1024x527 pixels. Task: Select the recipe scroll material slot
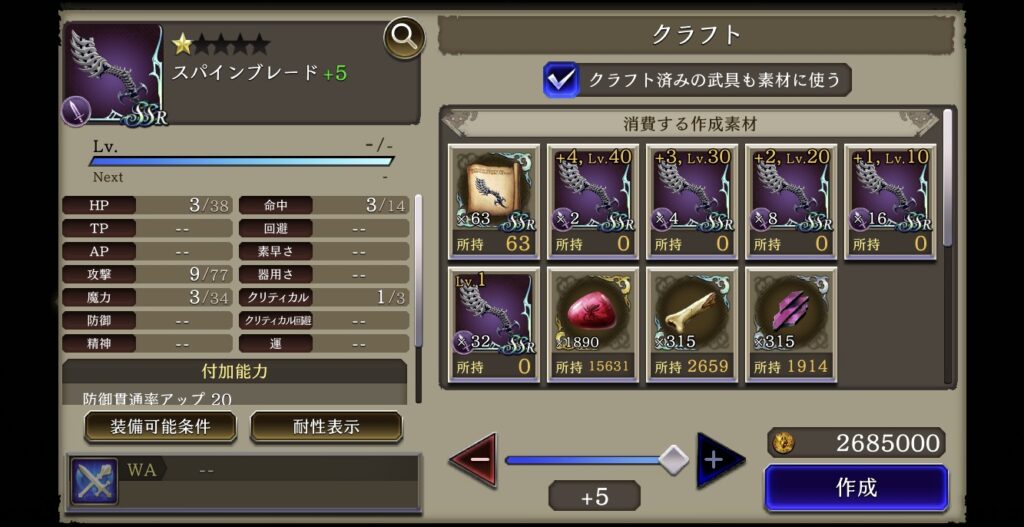[x=494, y=202]
